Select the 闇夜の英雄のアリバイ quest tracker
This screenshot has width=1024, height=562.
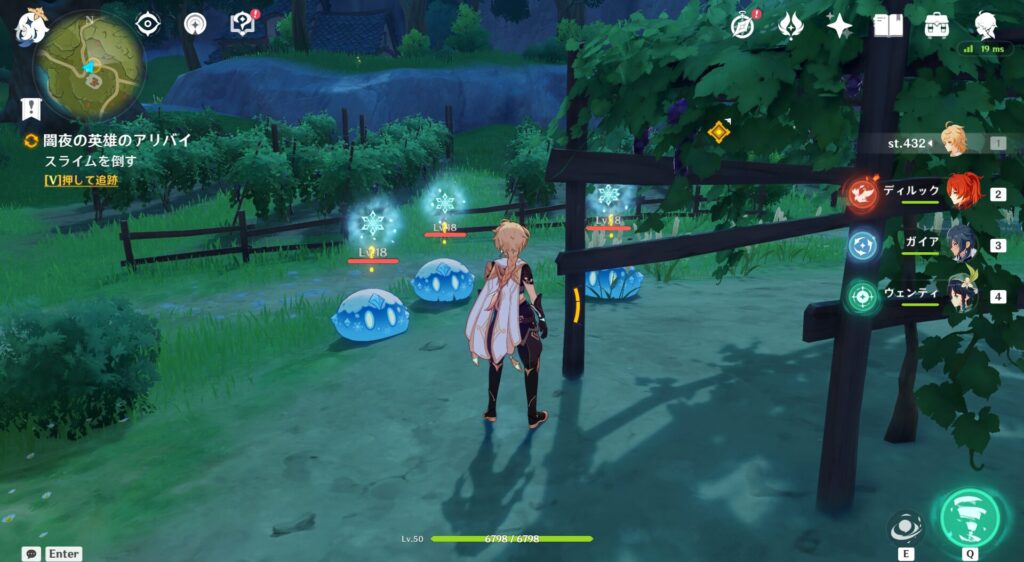coord(117,142)
